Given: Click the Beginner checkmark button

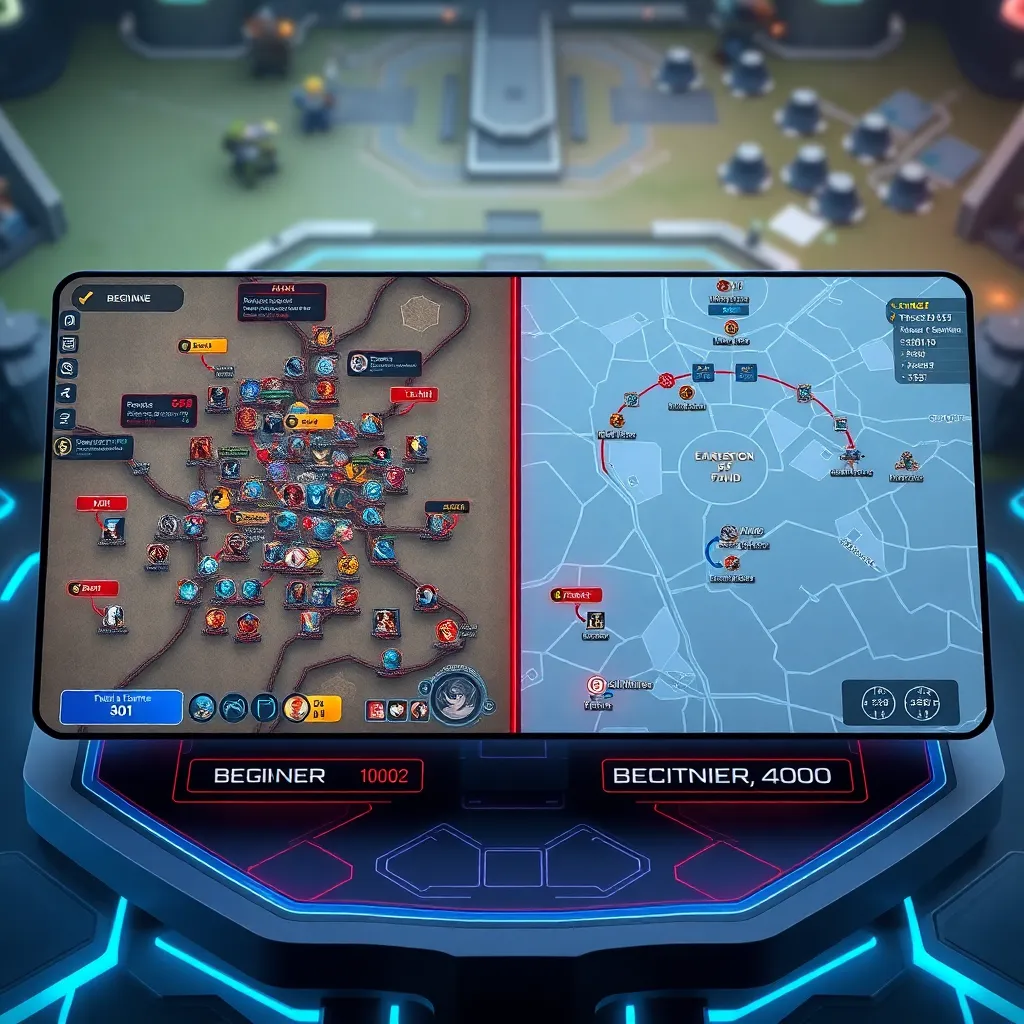Looking at the screenshot, I should (125, 297).
